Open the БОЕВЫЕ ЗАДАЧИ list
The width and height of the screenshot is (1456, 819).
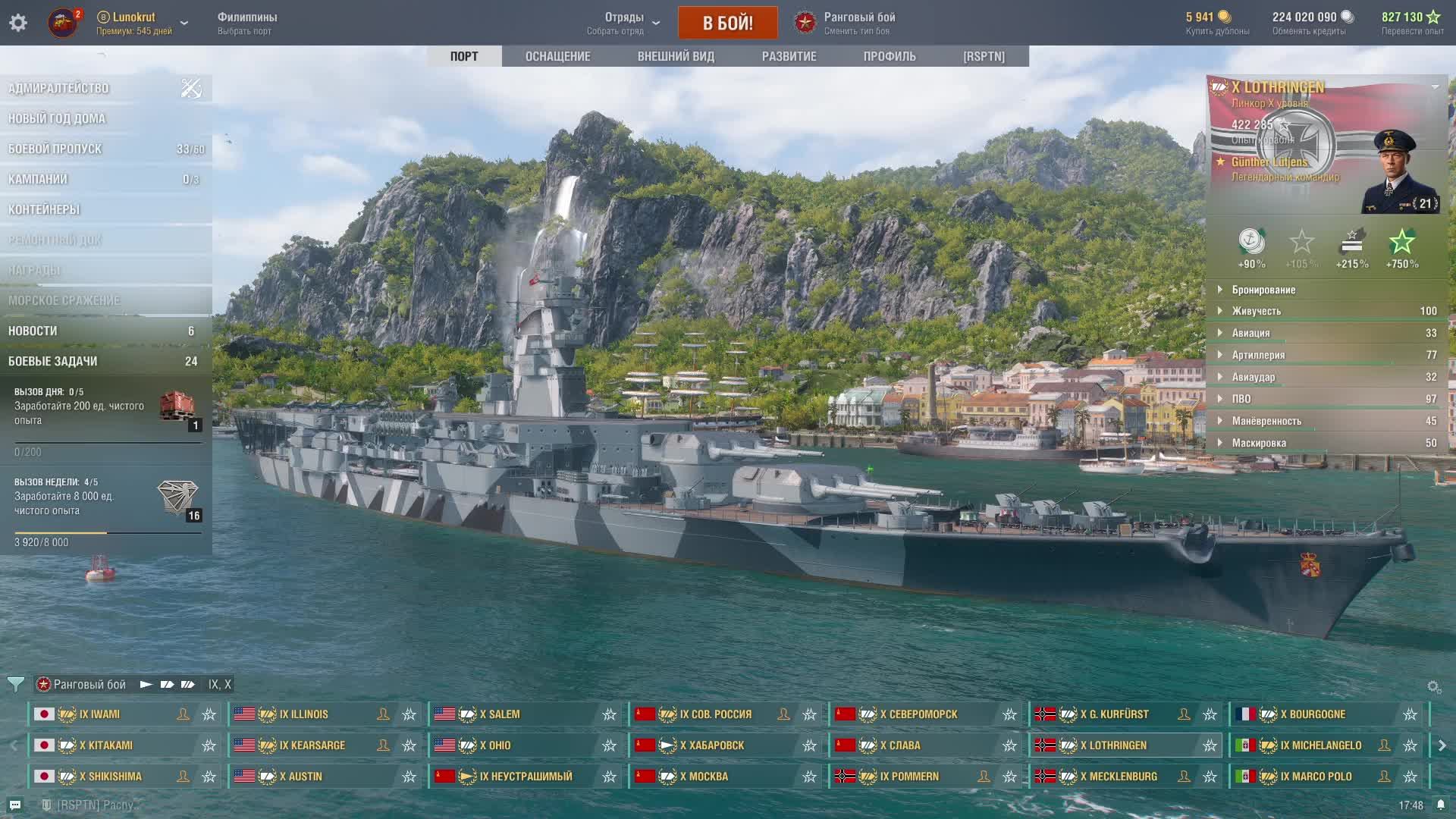coord(53,361)
